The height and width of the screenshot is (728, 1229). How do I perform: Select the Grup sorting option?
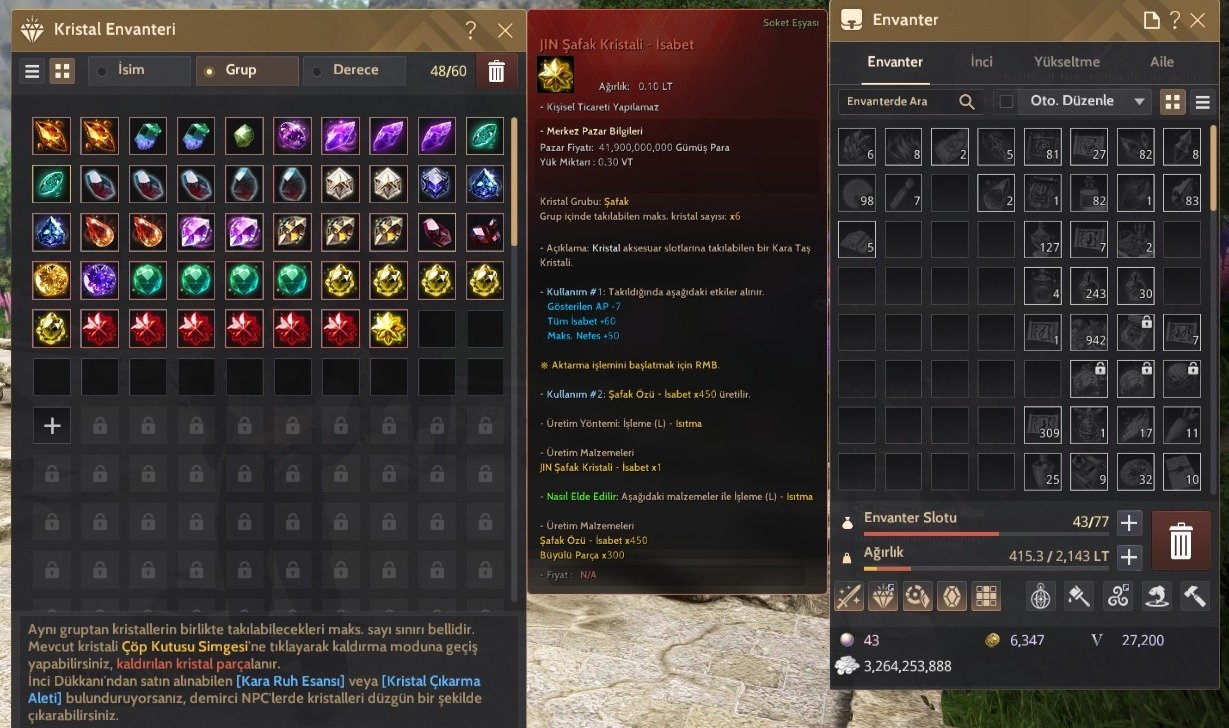pyautogui.click(x=248, y=70)
